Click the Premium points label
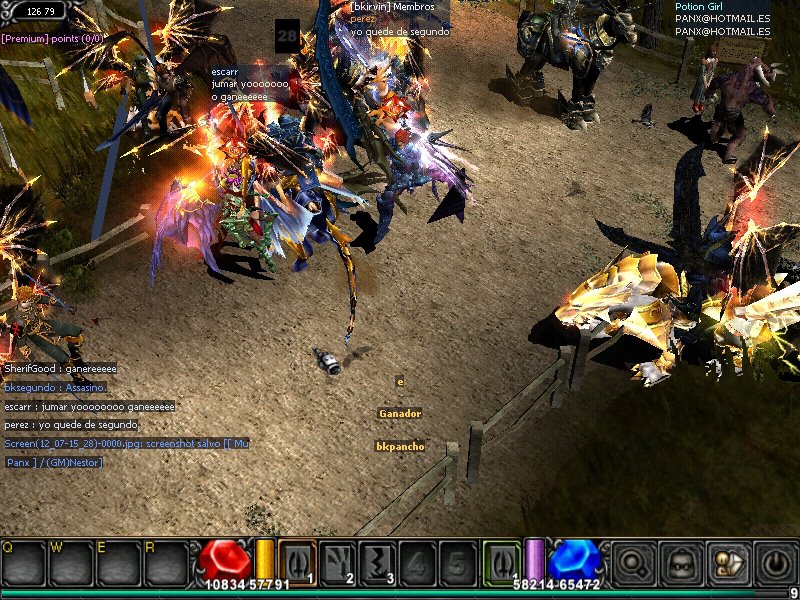 pyautogui.click(x=52, y=38)
